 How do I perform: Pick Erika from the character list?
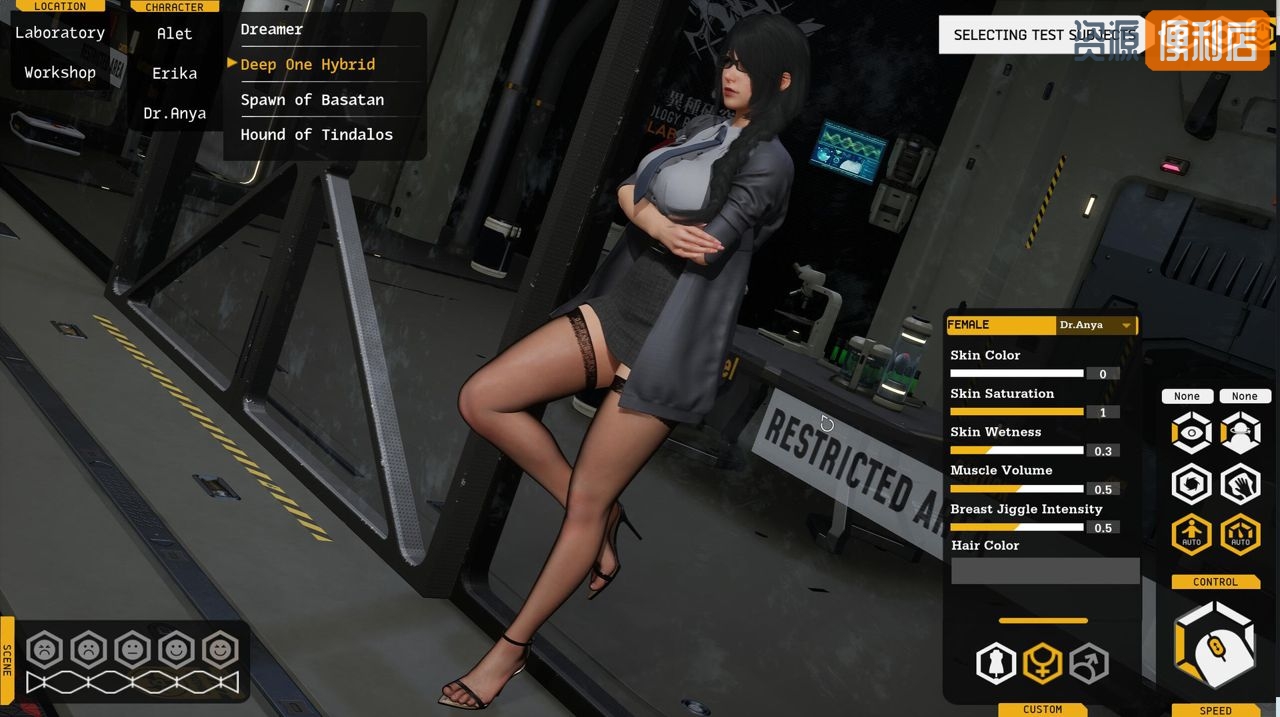pyautogui.click(x=174, y=74)
